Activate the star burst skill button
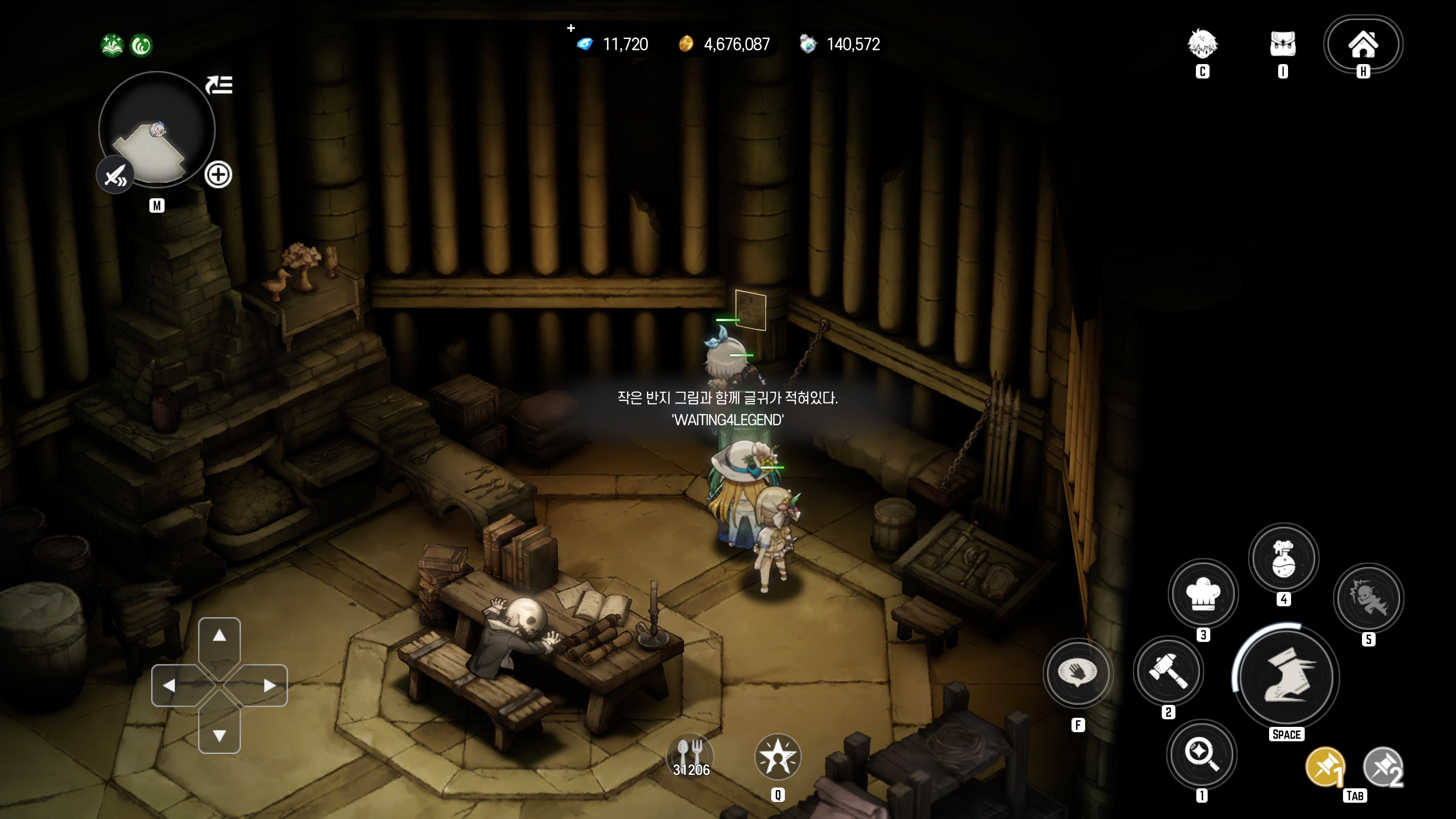1456x819 pixels. (x=778, y=757)
